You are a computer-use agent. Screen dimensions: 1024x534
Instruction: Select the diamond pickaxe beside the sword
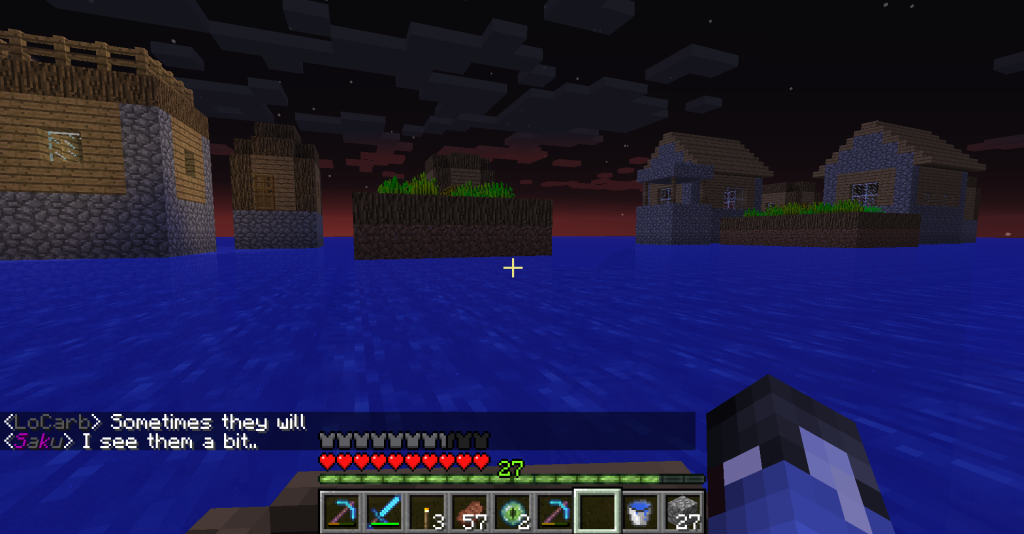coord(342,511)
